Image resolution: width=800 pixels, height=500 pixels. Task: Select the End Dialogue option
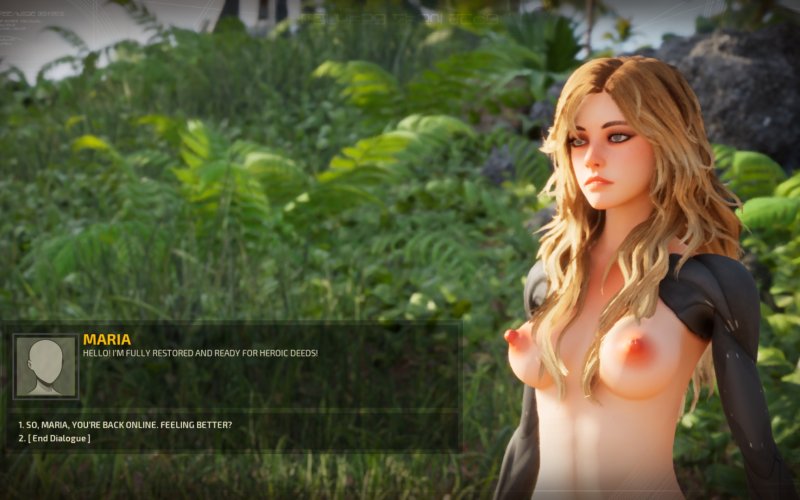pyautogui.click(x=58, y=439)
